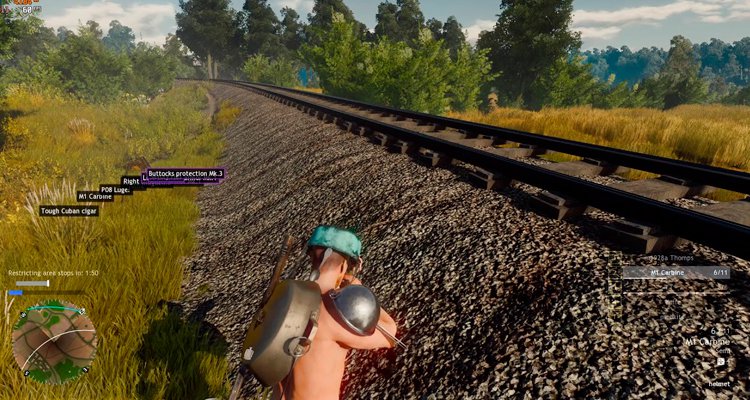
Task: Open the circular minimap
Action: point(54,342)
